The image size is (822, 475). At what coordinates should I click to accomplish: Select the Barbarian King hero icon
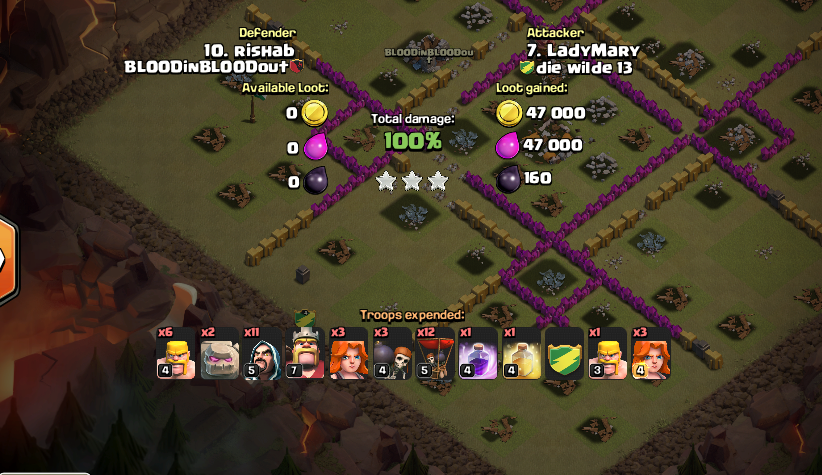tap(304, 355)
